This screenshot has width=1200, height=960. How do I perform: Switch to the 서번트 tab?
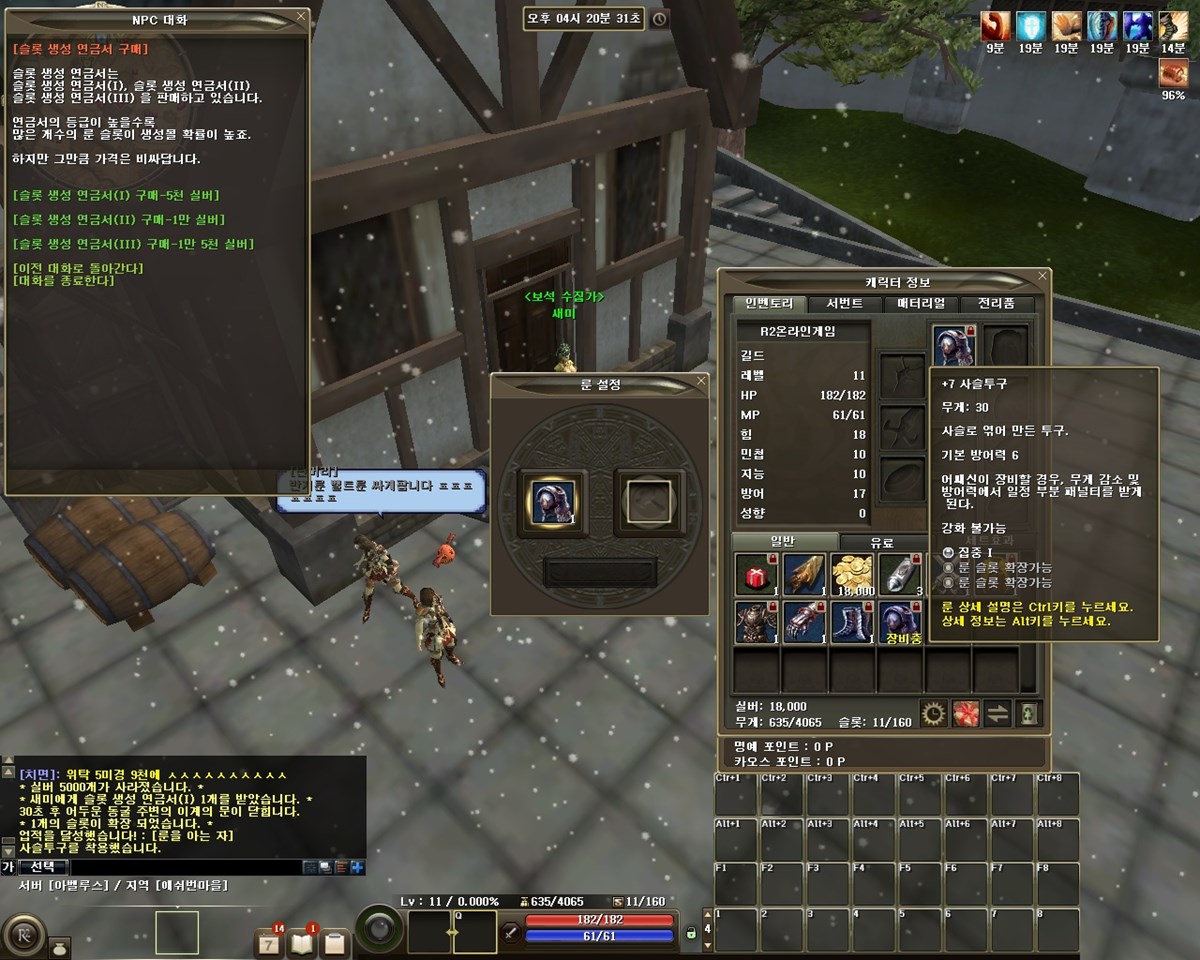coord(830,304)
